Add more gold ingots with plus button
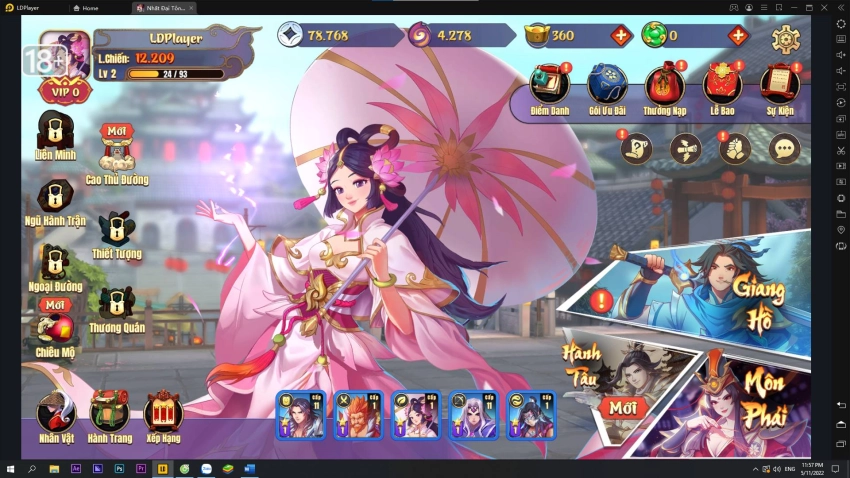Screen dimensions: 850x478 tap(621, 36)
